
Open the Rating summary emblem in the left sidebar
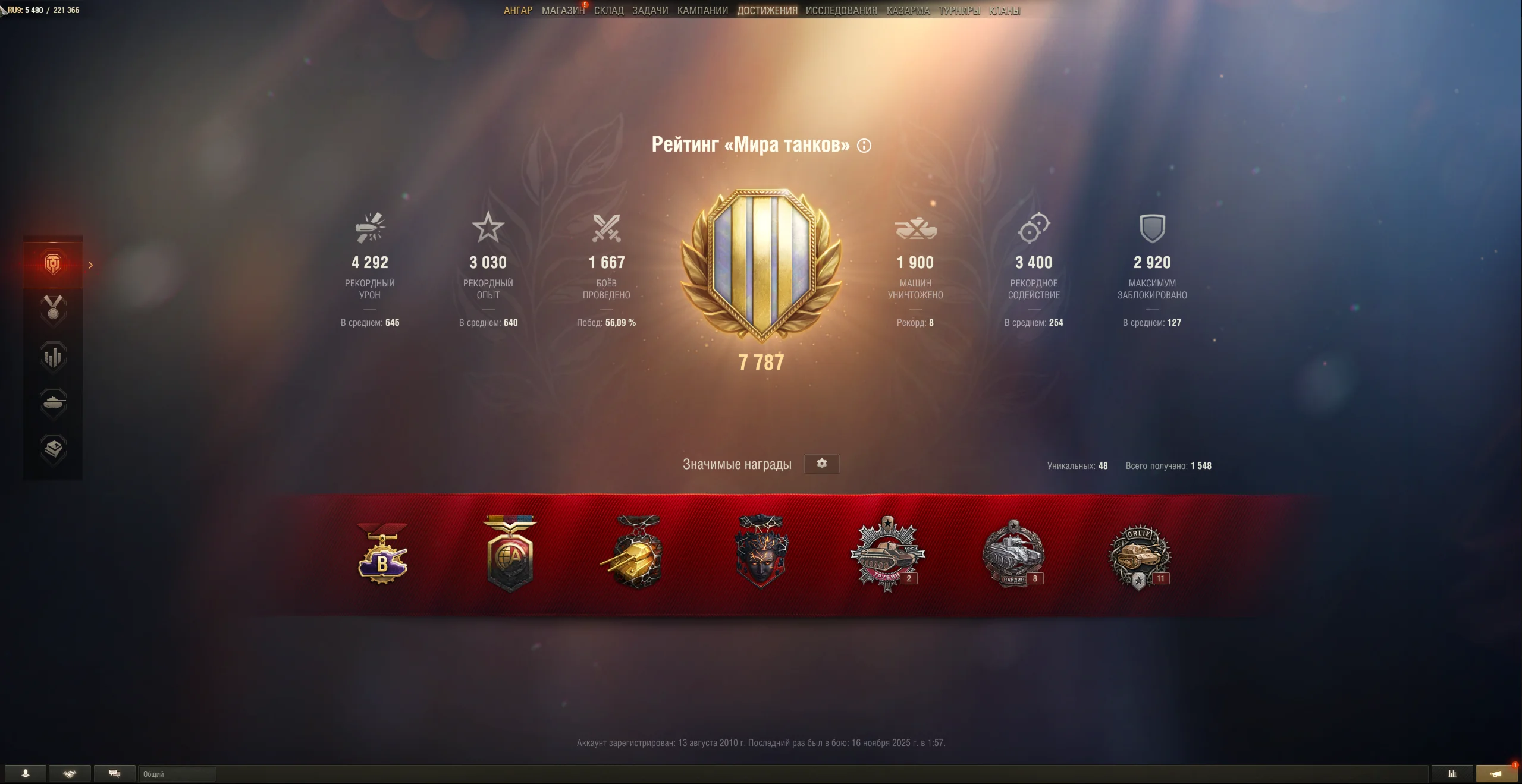[x=52, y=265]
